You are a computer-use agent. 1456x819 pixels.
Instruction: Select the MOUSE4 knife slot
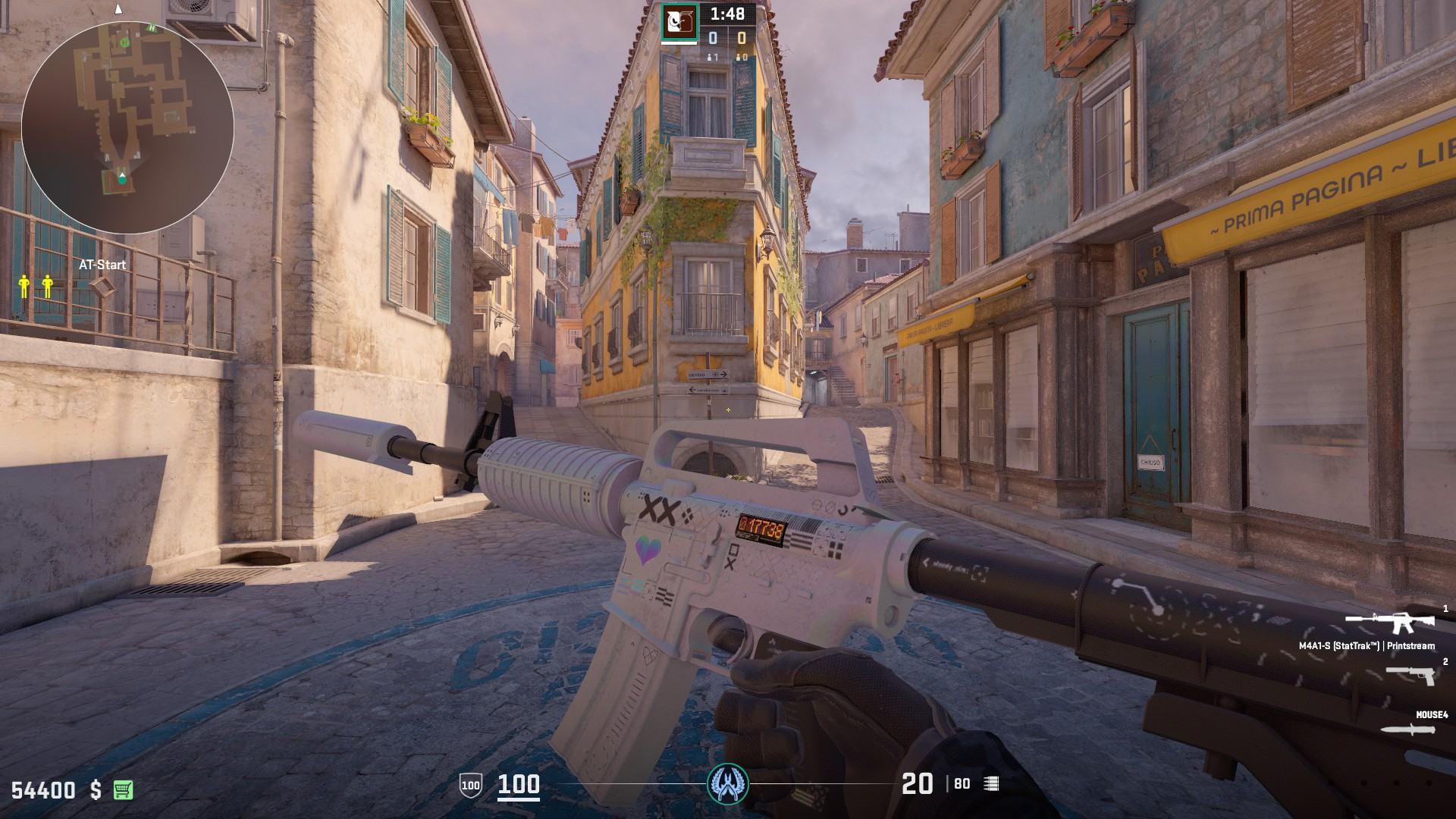[1408, 730]
